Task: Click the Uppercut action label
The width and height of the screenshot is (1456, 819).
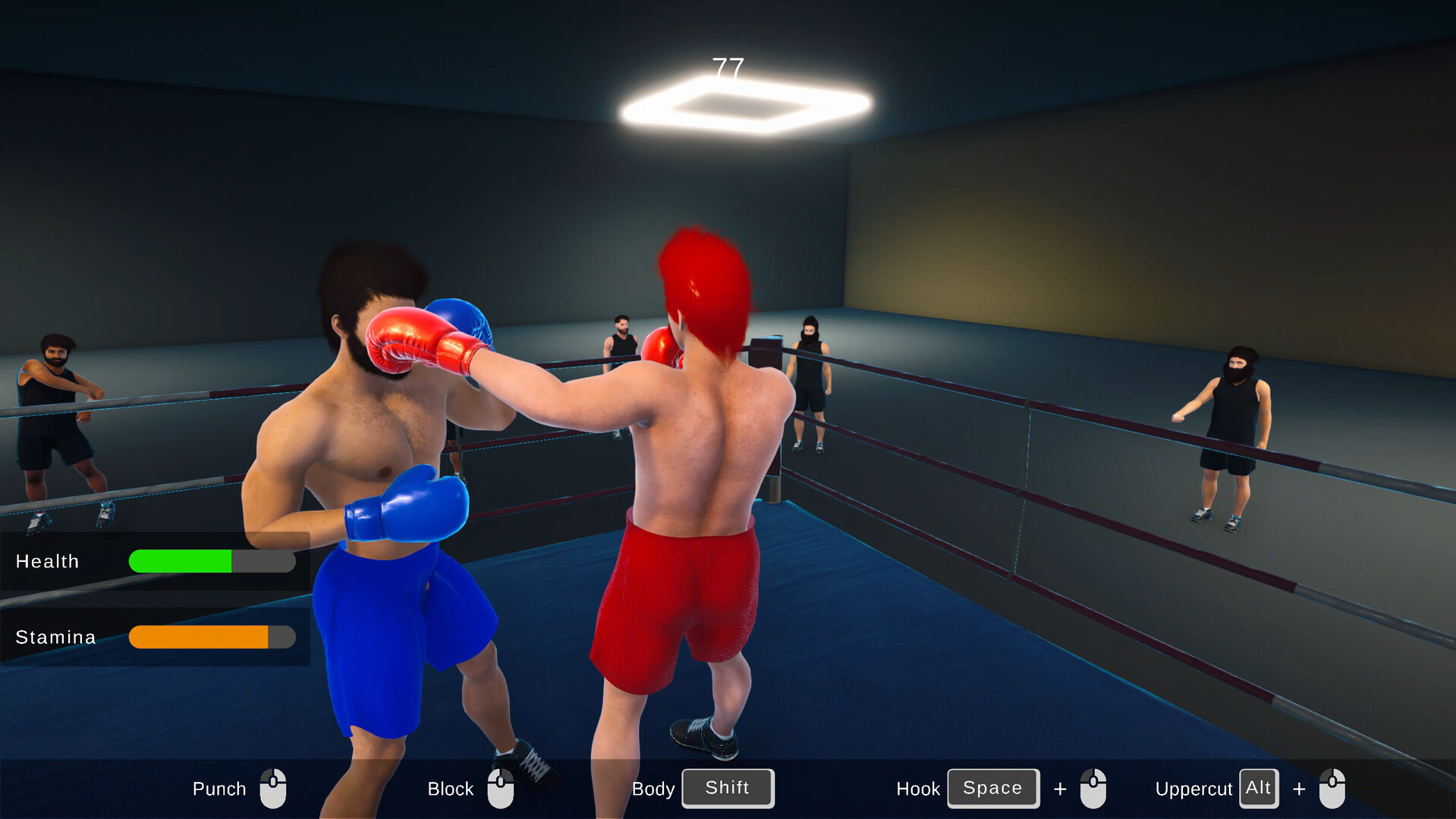Action: pos(1193,788)
